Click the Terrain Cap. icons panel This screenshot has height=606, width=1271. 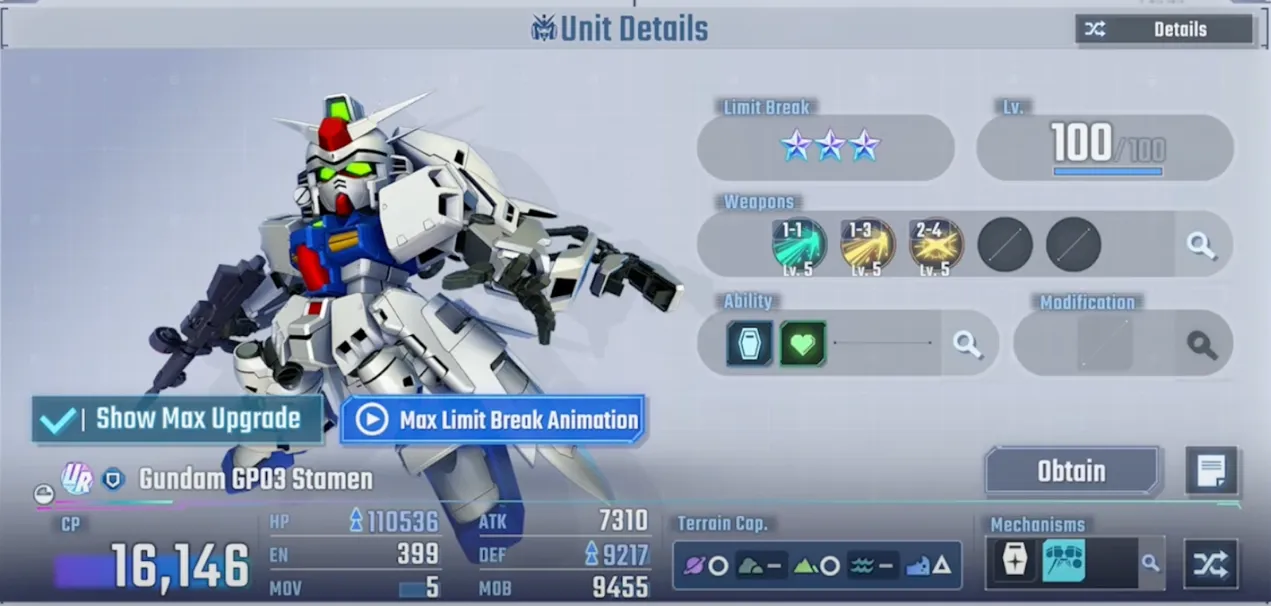(x=816, y=565)
